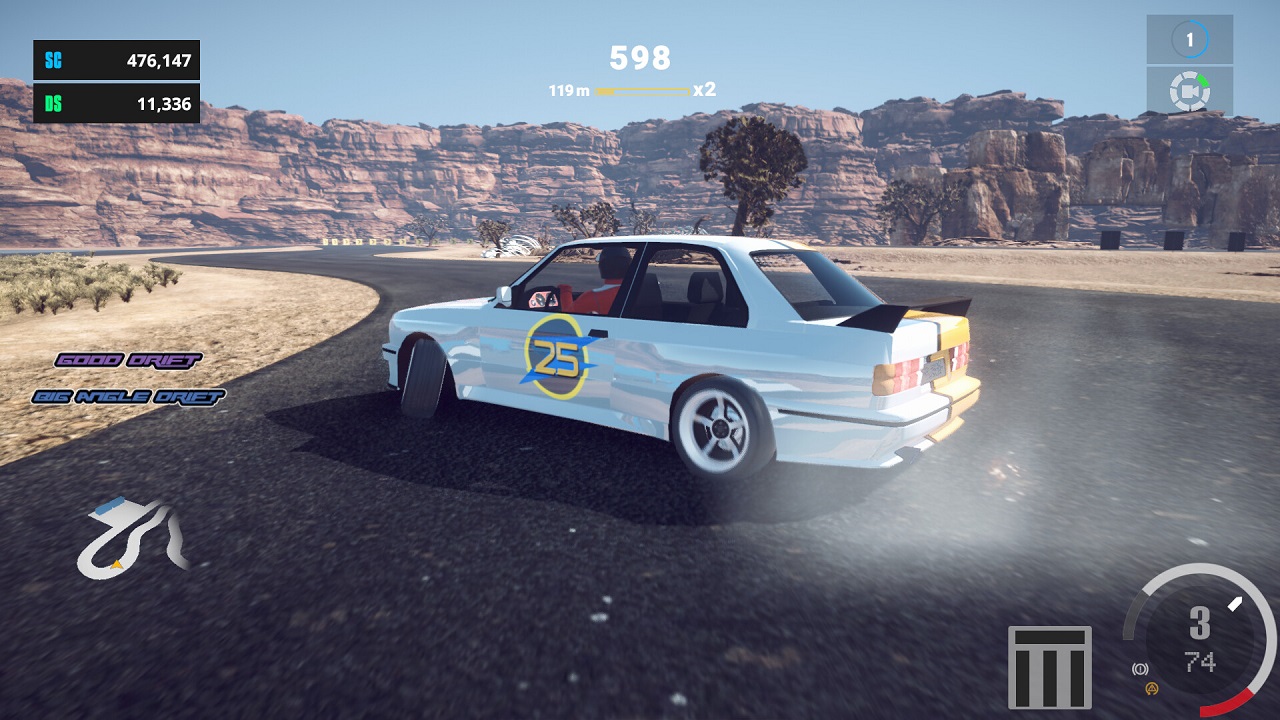Expand the SC score panel
The image size is (1280, 720).
coord(115,61)
